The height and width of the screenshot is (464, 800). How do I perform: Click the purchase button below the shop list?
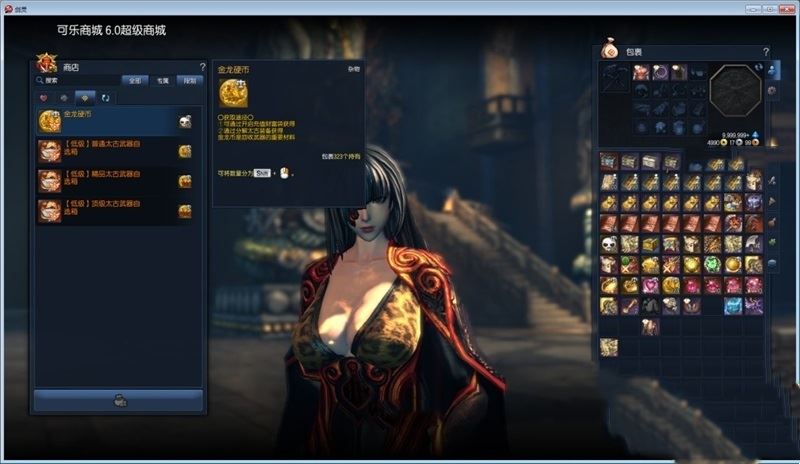(x=119, y=400)
